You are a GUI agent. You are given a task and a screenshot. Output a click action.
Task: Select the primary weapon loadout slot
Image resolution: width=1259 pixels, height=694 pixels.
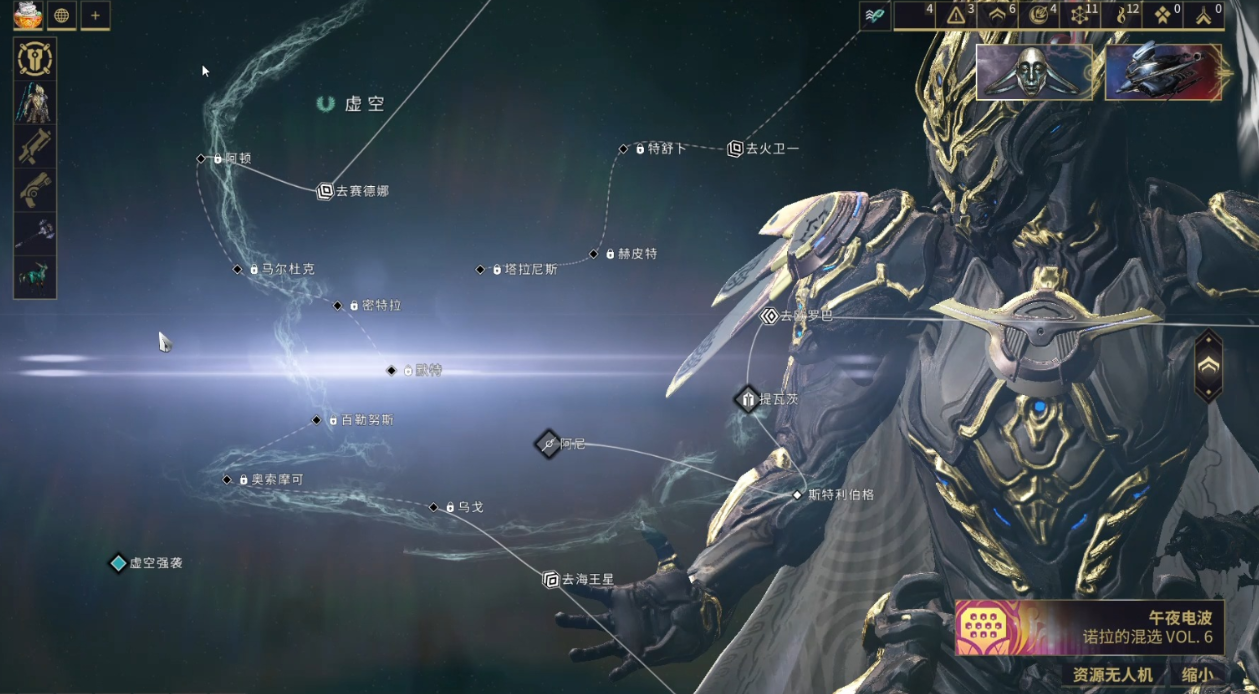click(35, 146)
